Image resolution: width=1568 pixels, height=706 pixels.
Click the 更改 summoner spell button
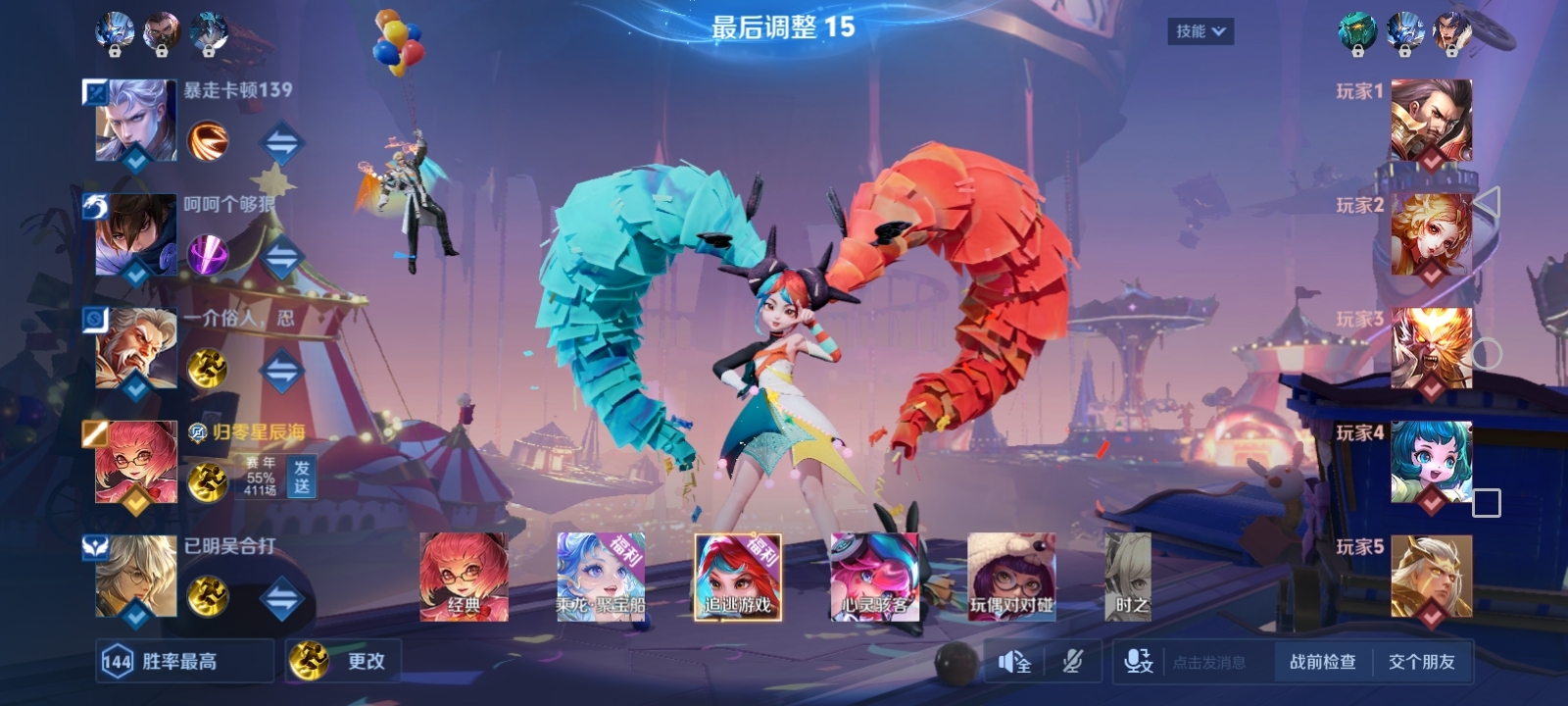(x=344, y=661)
